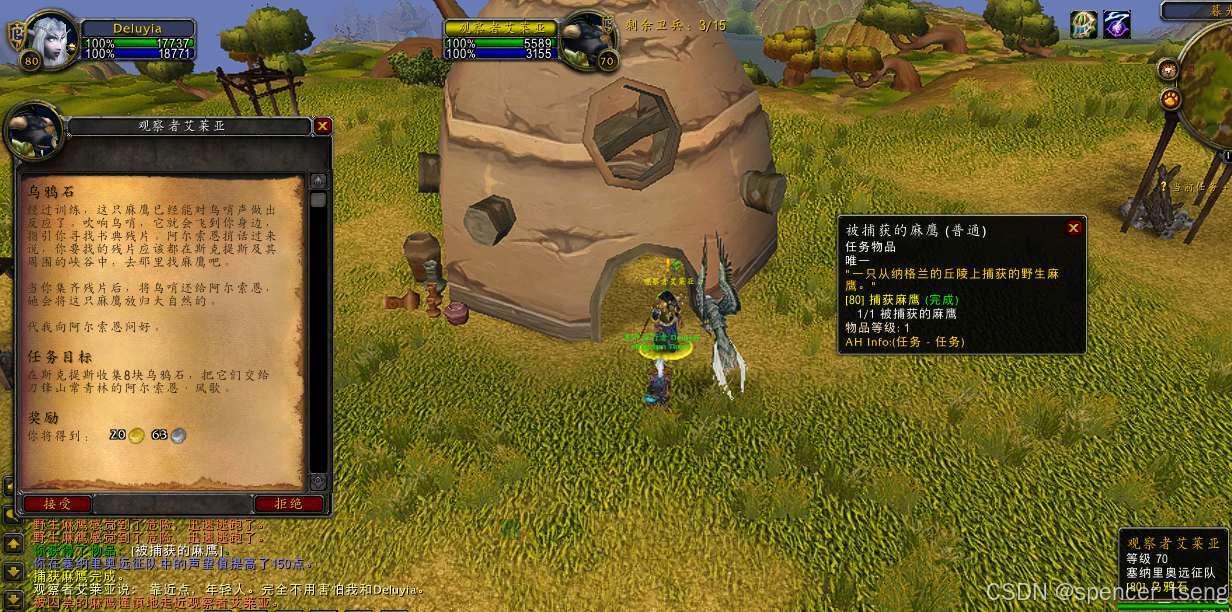Image resolution: width=1232 pixels, height=612 pixels.
Task: Accept the 乌鸦石 quest
Action: pyautogui.click(x=57, y=504)
